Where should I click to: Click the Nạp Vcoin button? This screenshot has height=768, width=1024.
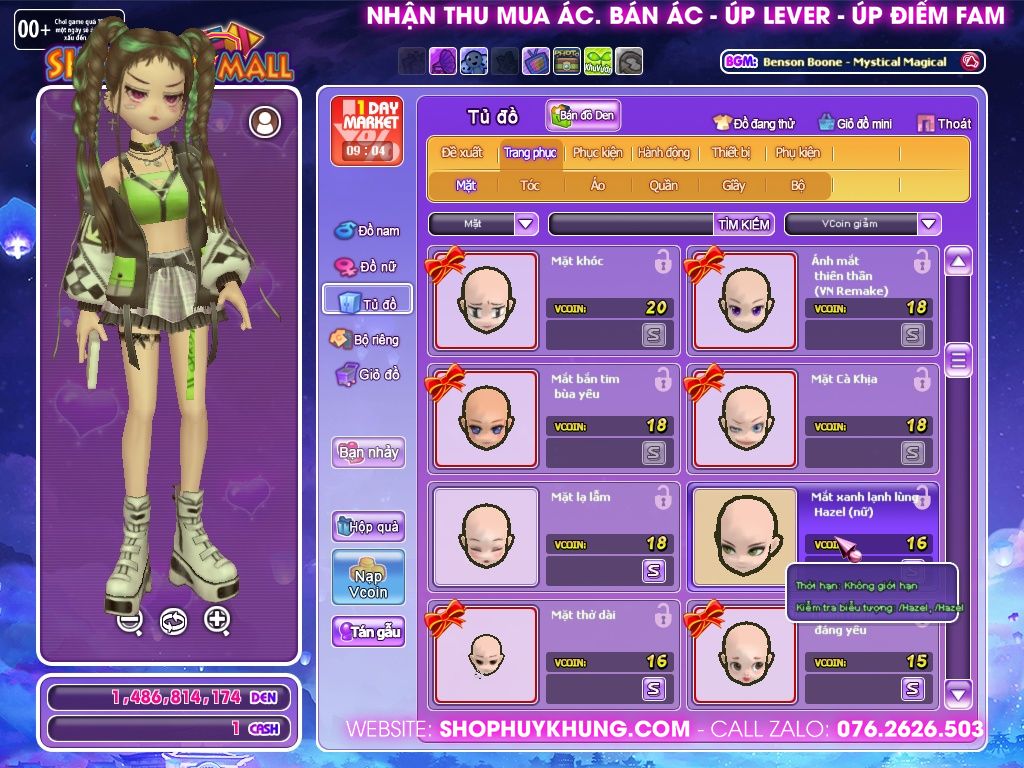coord(368,577)
